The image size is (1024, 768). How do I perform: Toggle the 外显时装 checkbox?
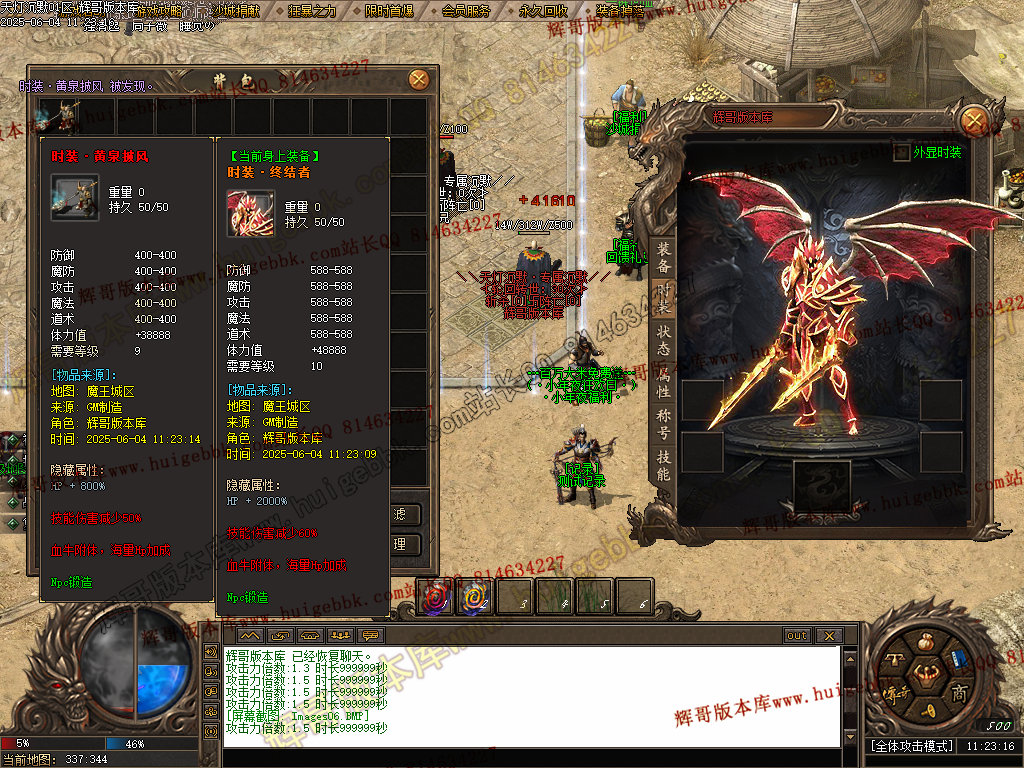[901, 153]
